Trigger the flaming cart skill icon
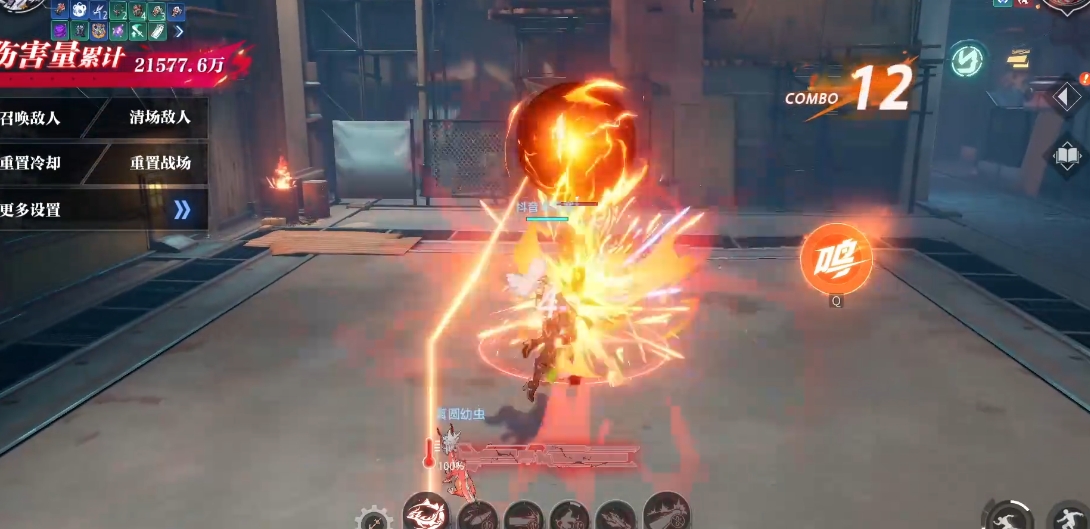This screenshot has height=529, width=1090. pyautogui.click(x=667, y=513)
